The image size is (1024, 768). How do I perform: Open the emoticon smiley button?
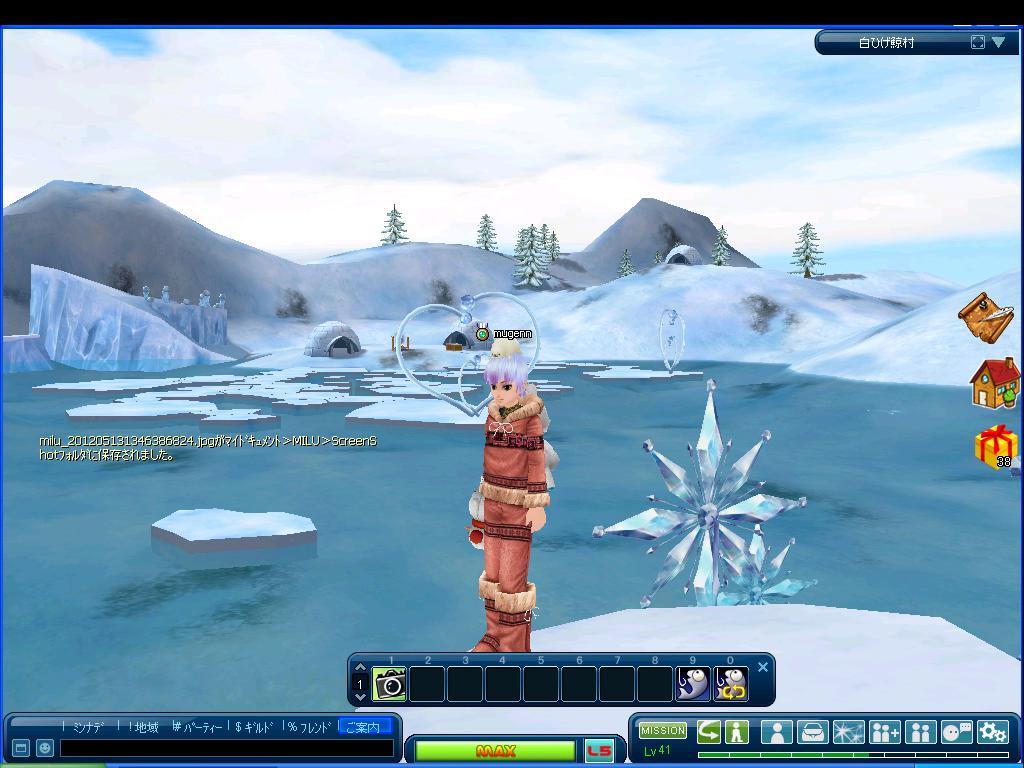[x=45, y=748]
